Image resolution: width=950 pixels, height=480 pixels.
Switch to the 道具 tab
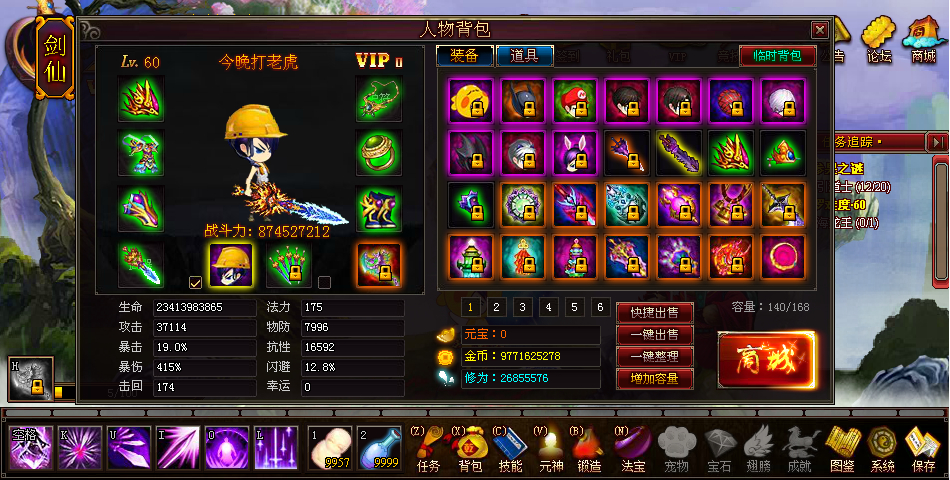(524, 56)
